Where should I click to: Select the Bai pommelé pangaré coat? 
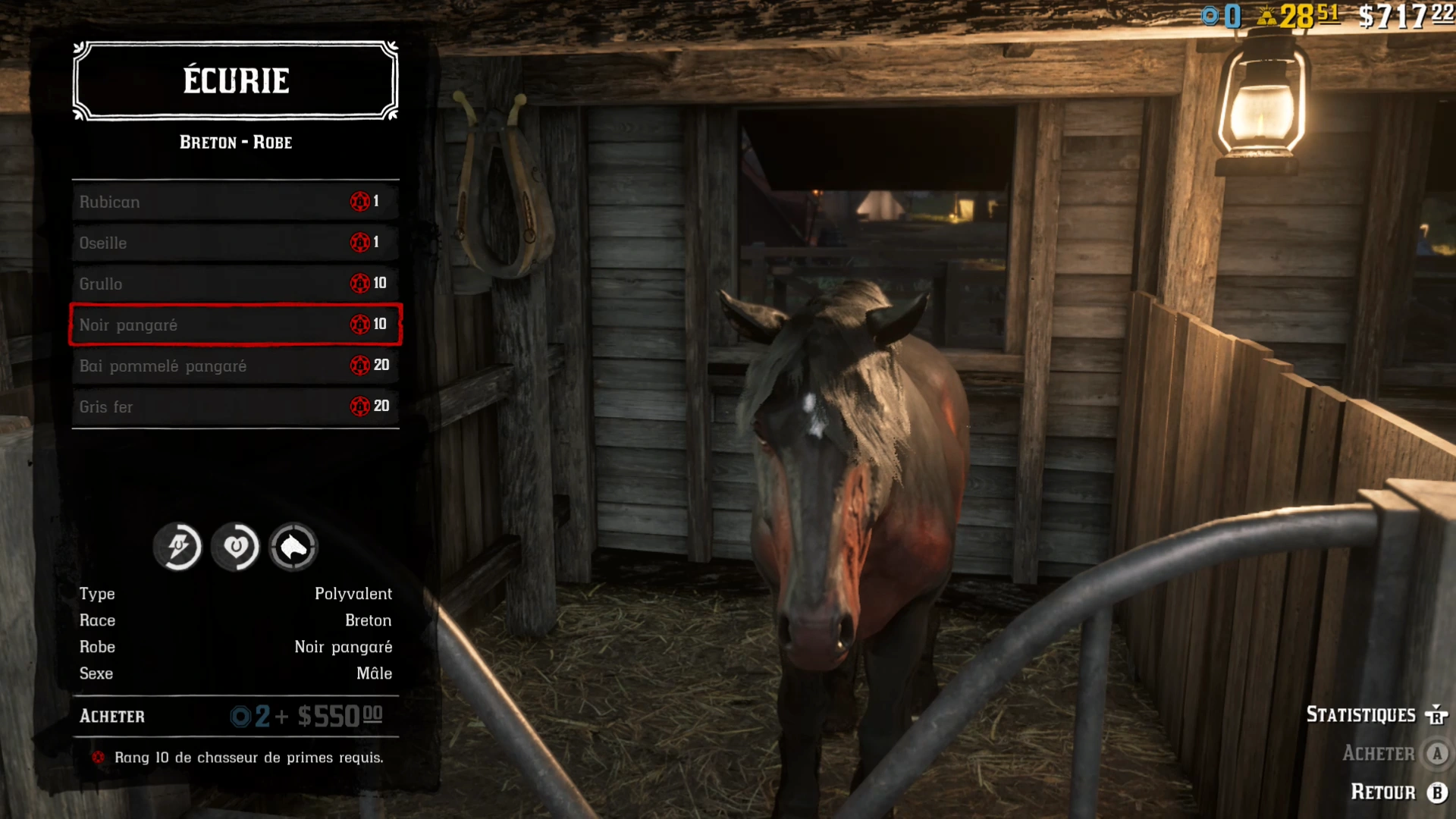coord(190,365)
